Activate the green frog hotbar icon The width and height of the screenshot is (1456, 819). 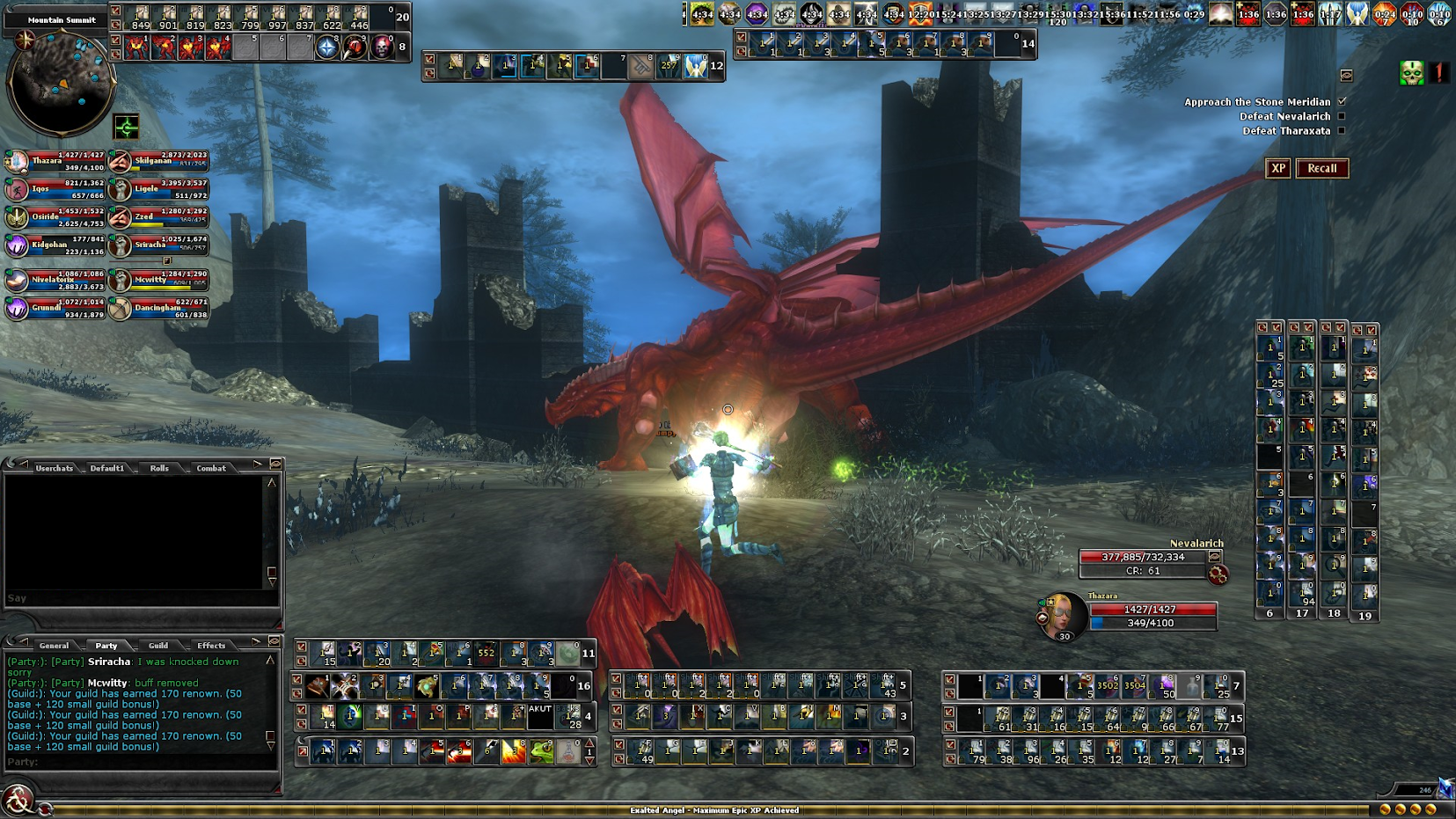pos(542,751)
